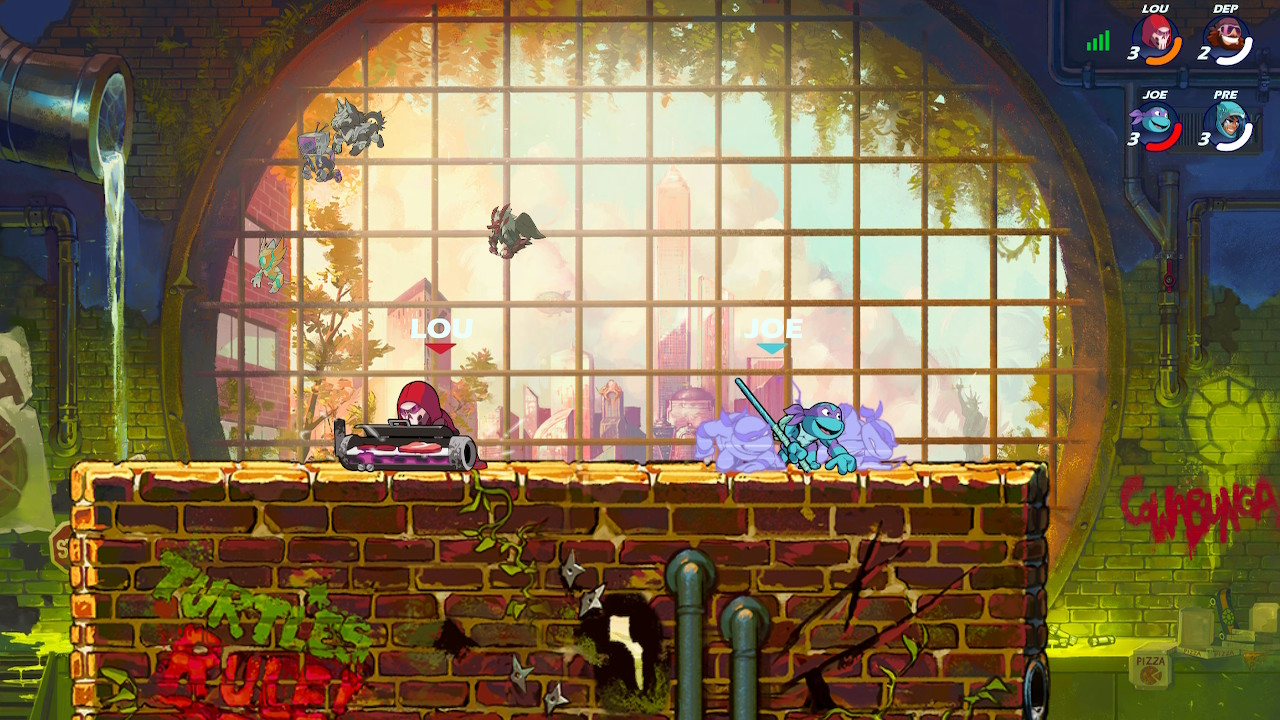Click DEP's stock count number 2

[1205, 54]
